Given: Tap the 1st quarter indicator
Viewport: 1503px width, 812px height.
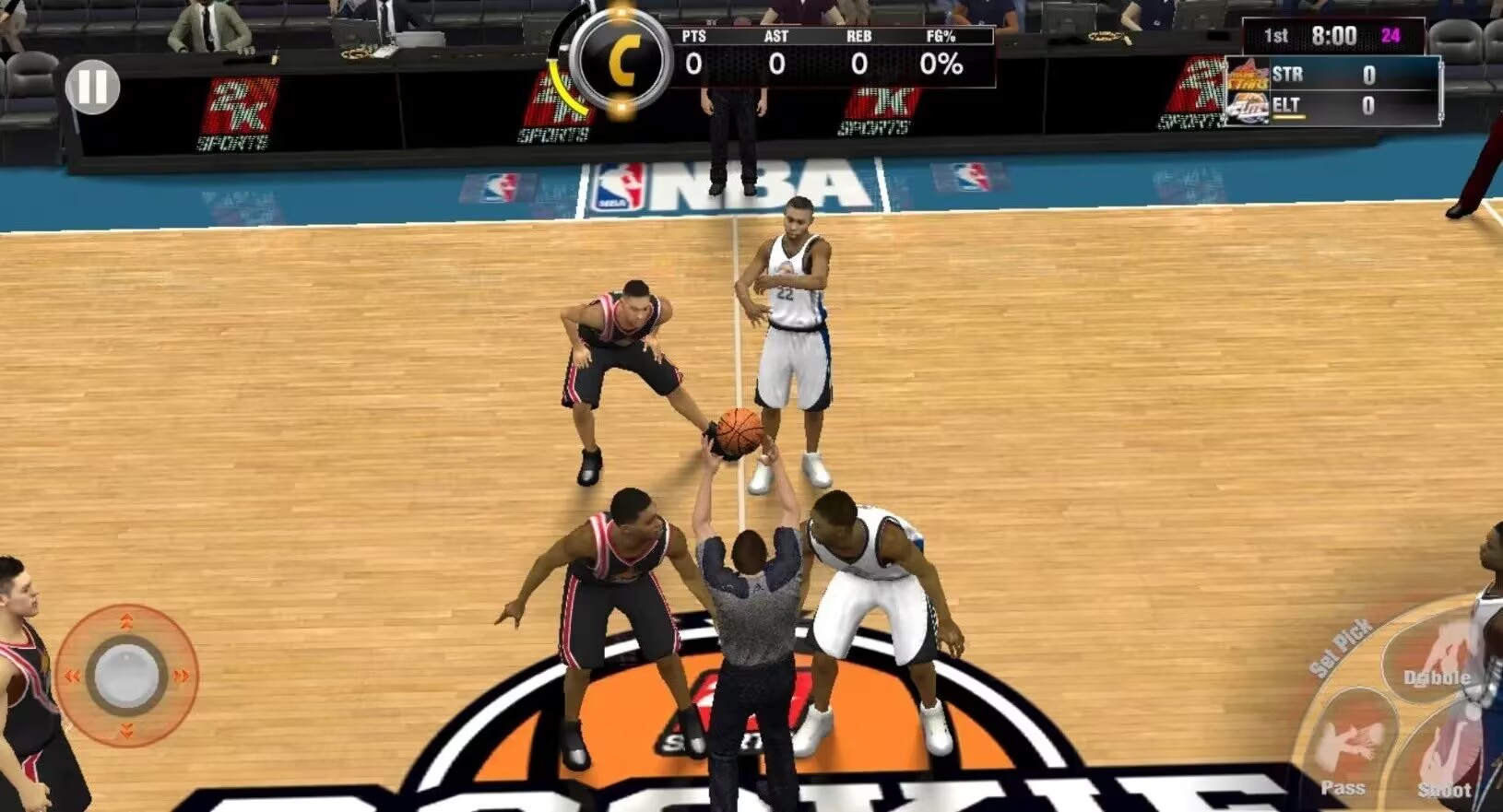Looking at the screenshot, I should (x=1276, y=35).
